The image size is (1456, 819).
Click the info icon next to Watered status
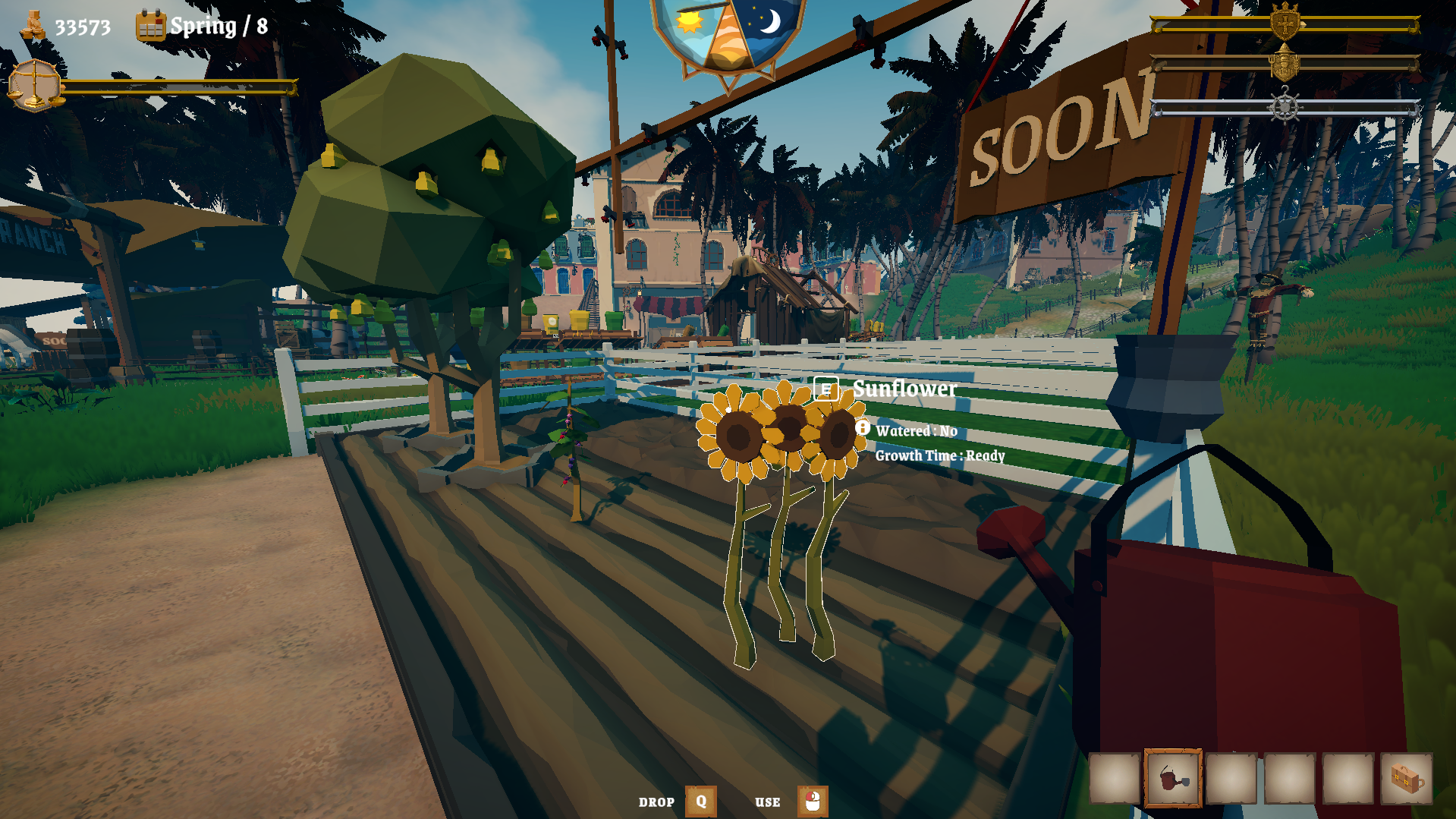(x=863, y=429)
